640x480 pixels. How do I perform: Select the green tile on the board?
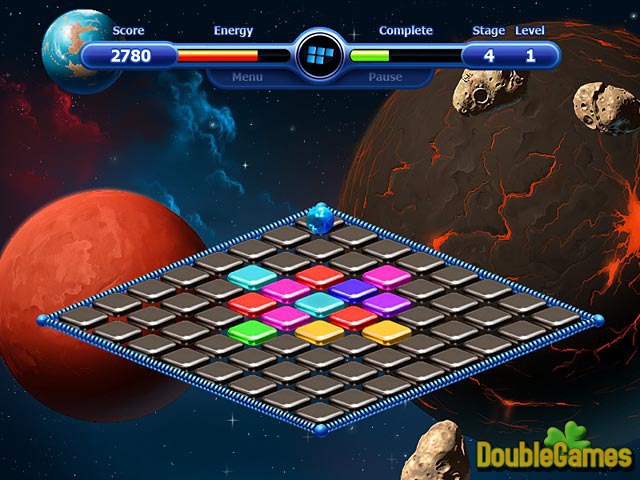(250, 331)
